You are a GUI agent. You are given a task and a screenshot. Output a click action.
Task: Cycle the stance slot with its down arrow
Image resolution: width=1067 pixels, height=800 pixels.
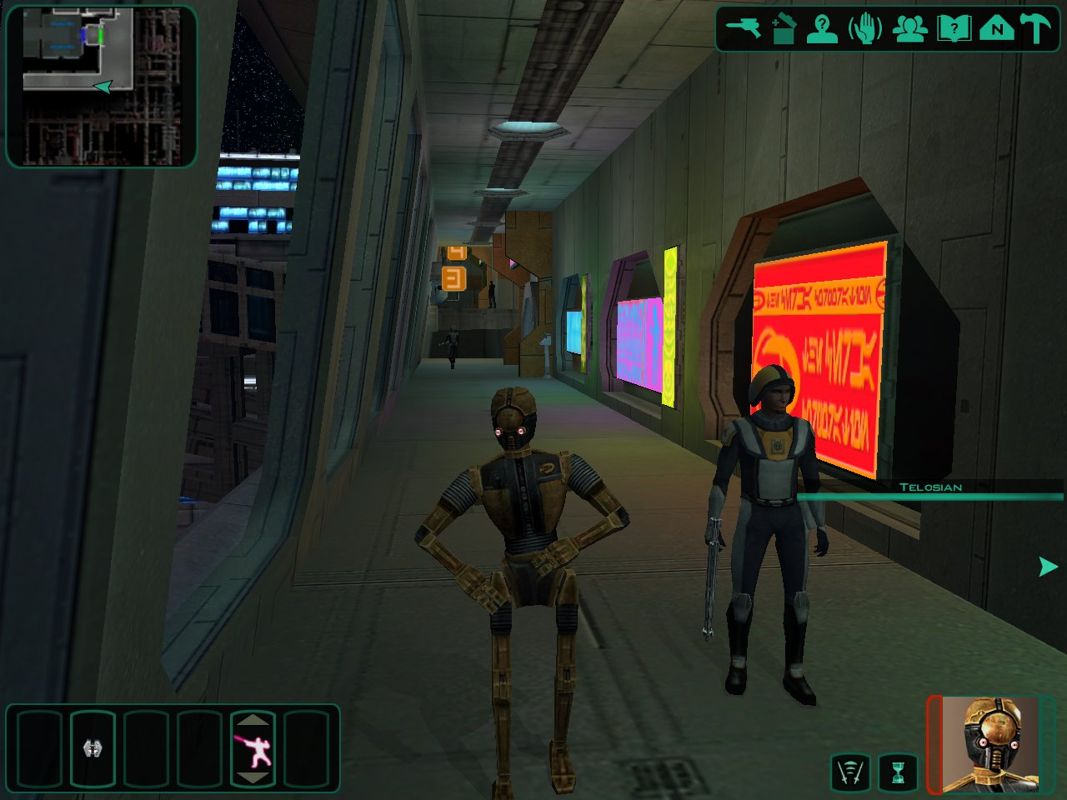tap(253, 777)
